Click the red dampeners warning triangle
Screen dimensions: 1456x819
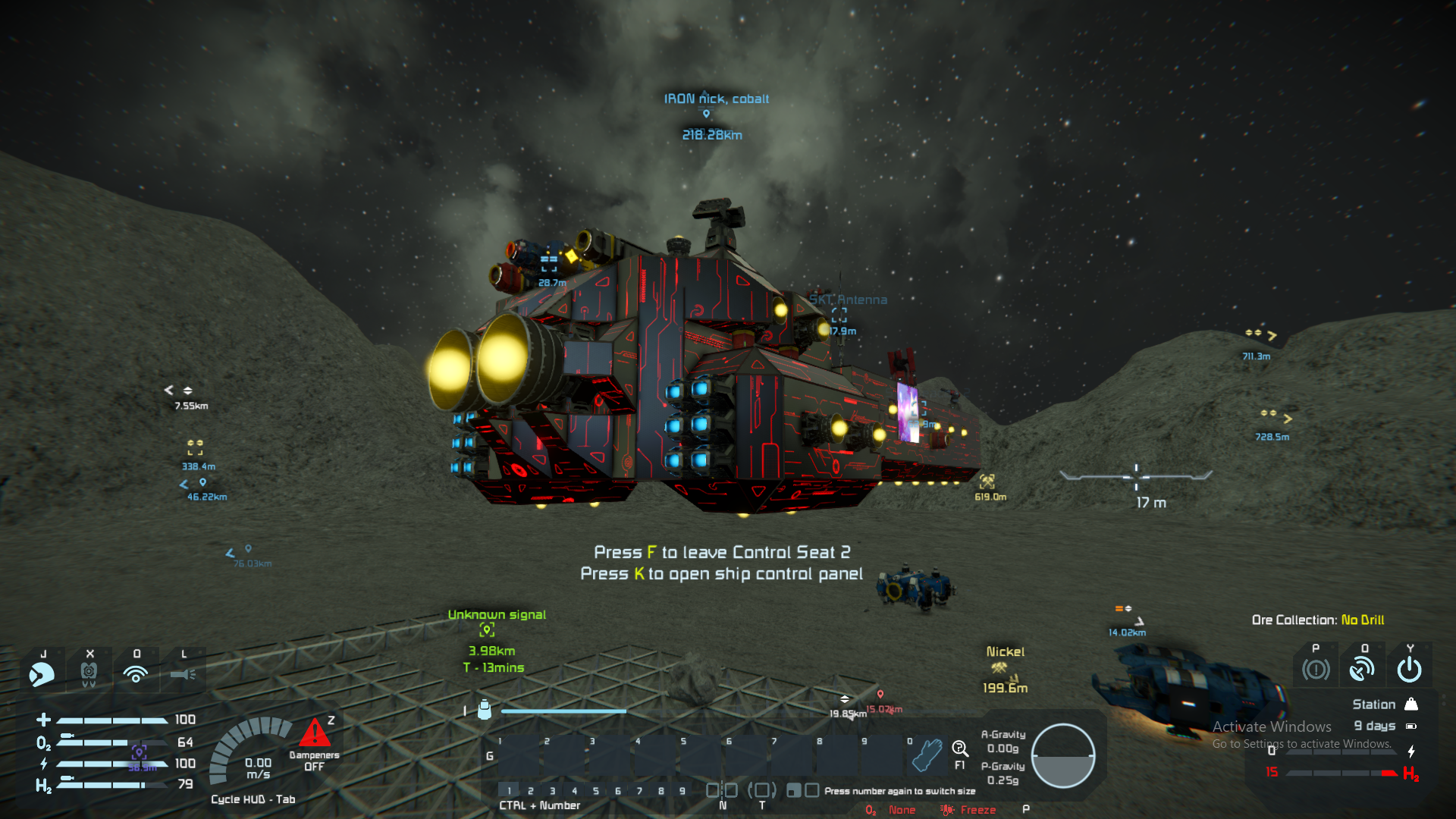click(314, 733)
